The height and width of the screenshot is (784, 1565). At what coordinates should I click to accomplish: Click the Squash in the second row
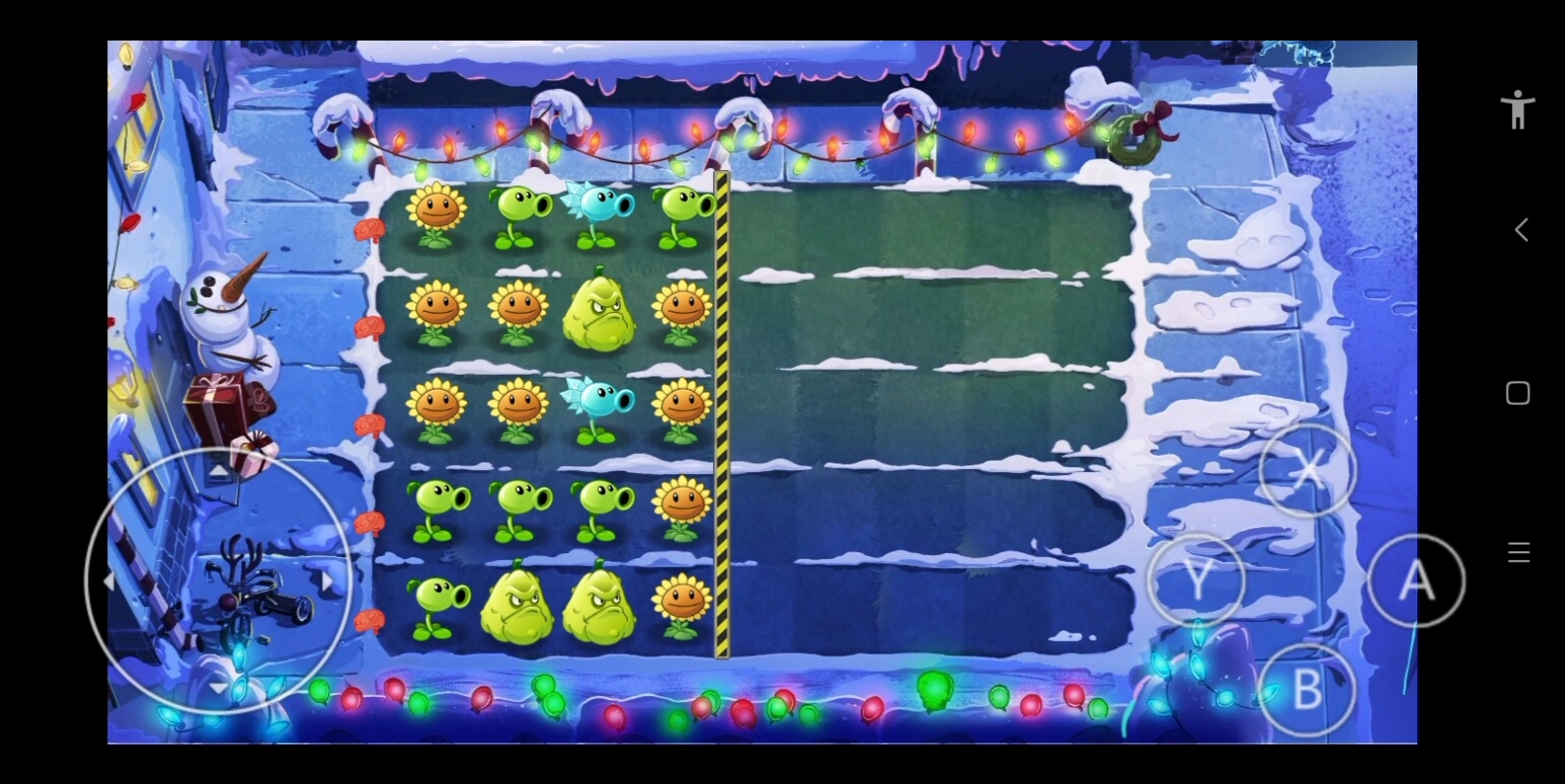tap(599, 314)
